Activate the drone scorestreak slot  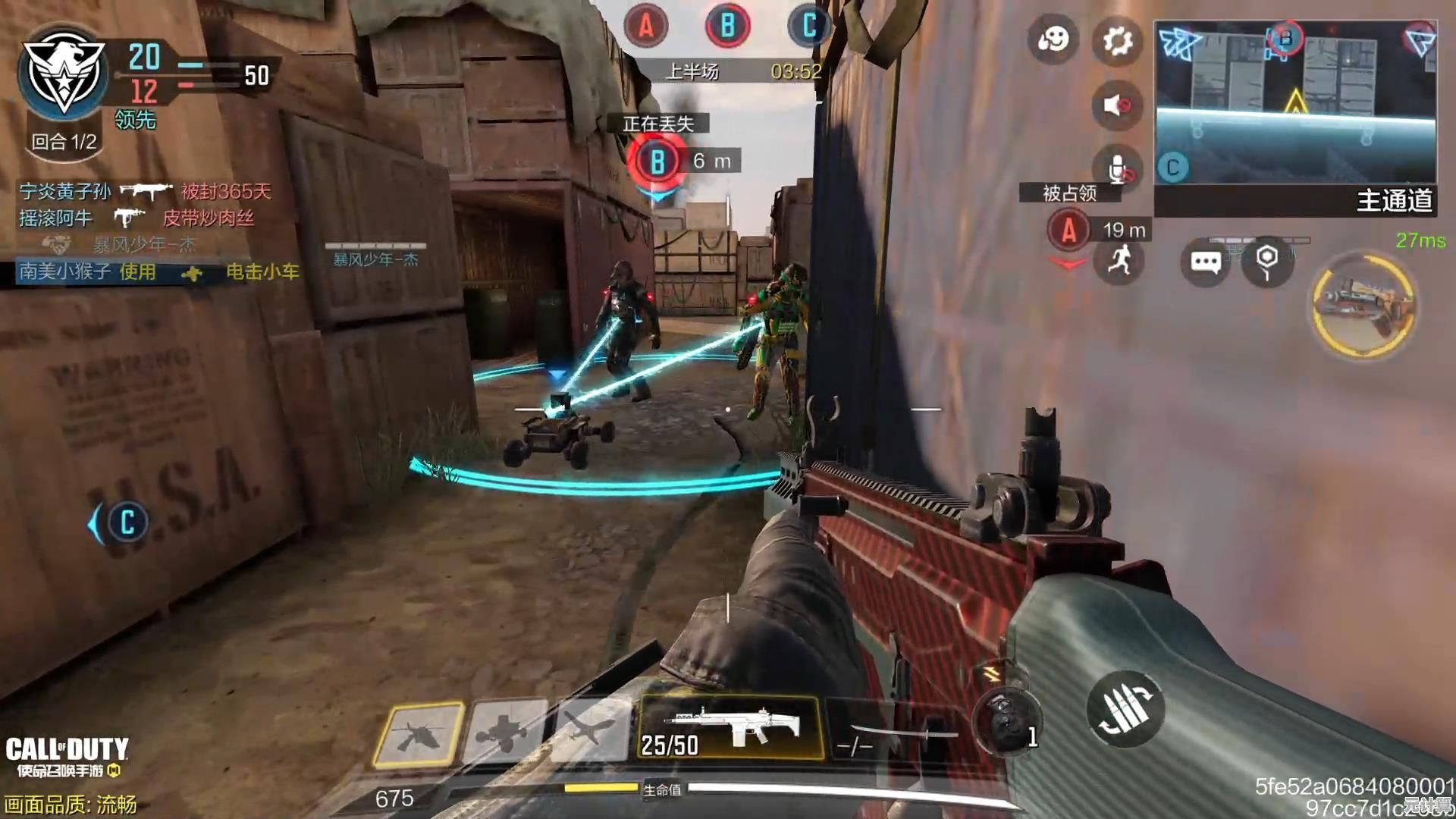[x=505, y=733]
